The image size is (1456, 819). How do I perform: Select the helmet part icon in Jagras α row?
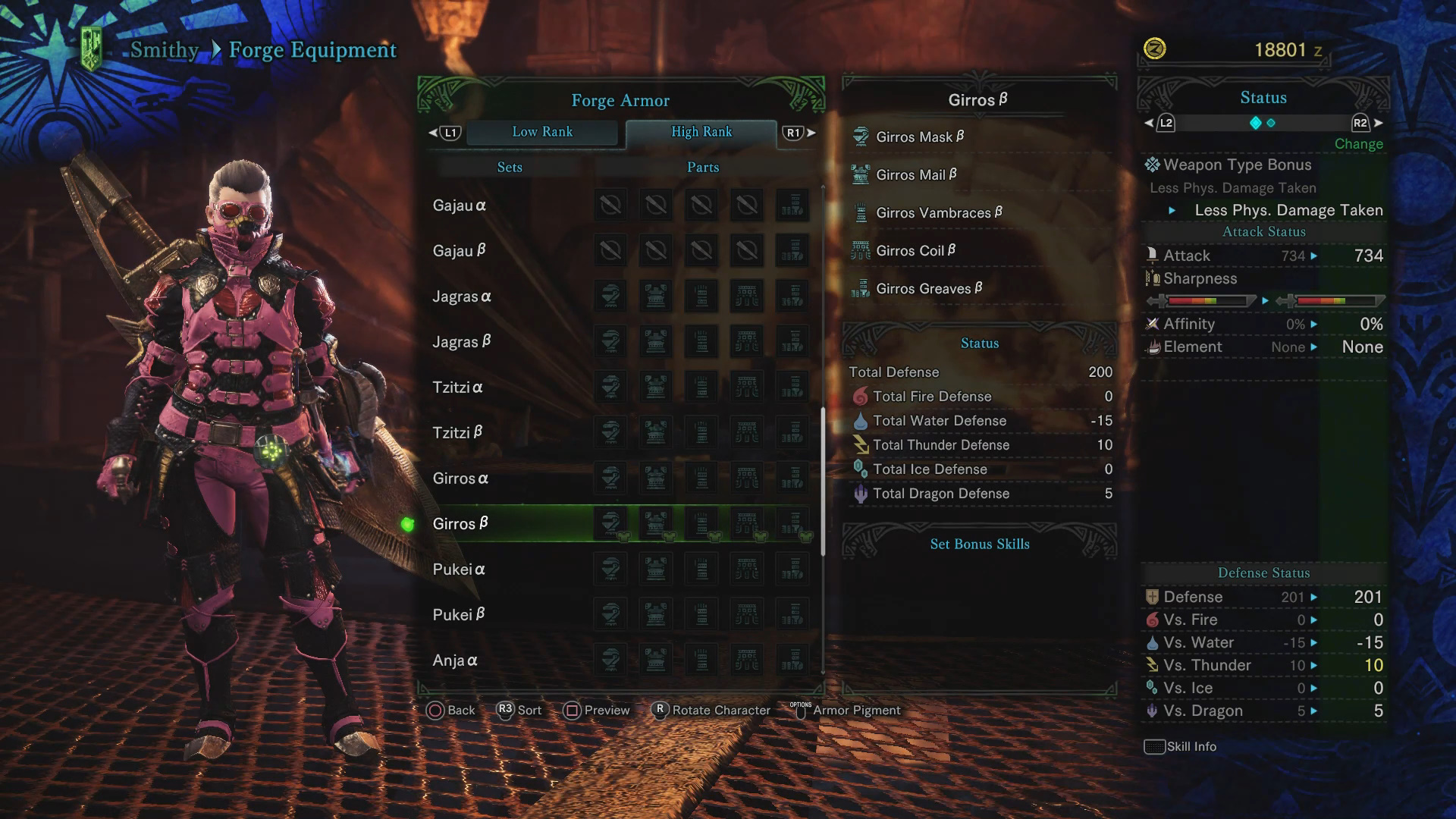[610, 296]
